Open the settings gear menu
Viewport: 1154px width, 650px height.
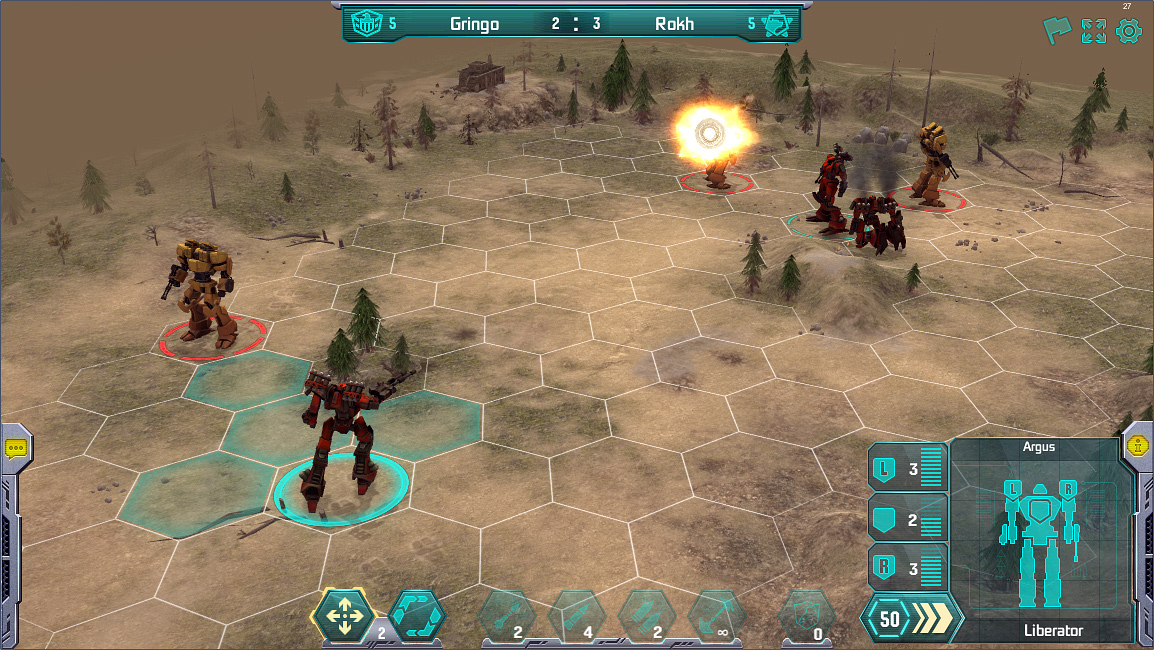click(1128, 31)
